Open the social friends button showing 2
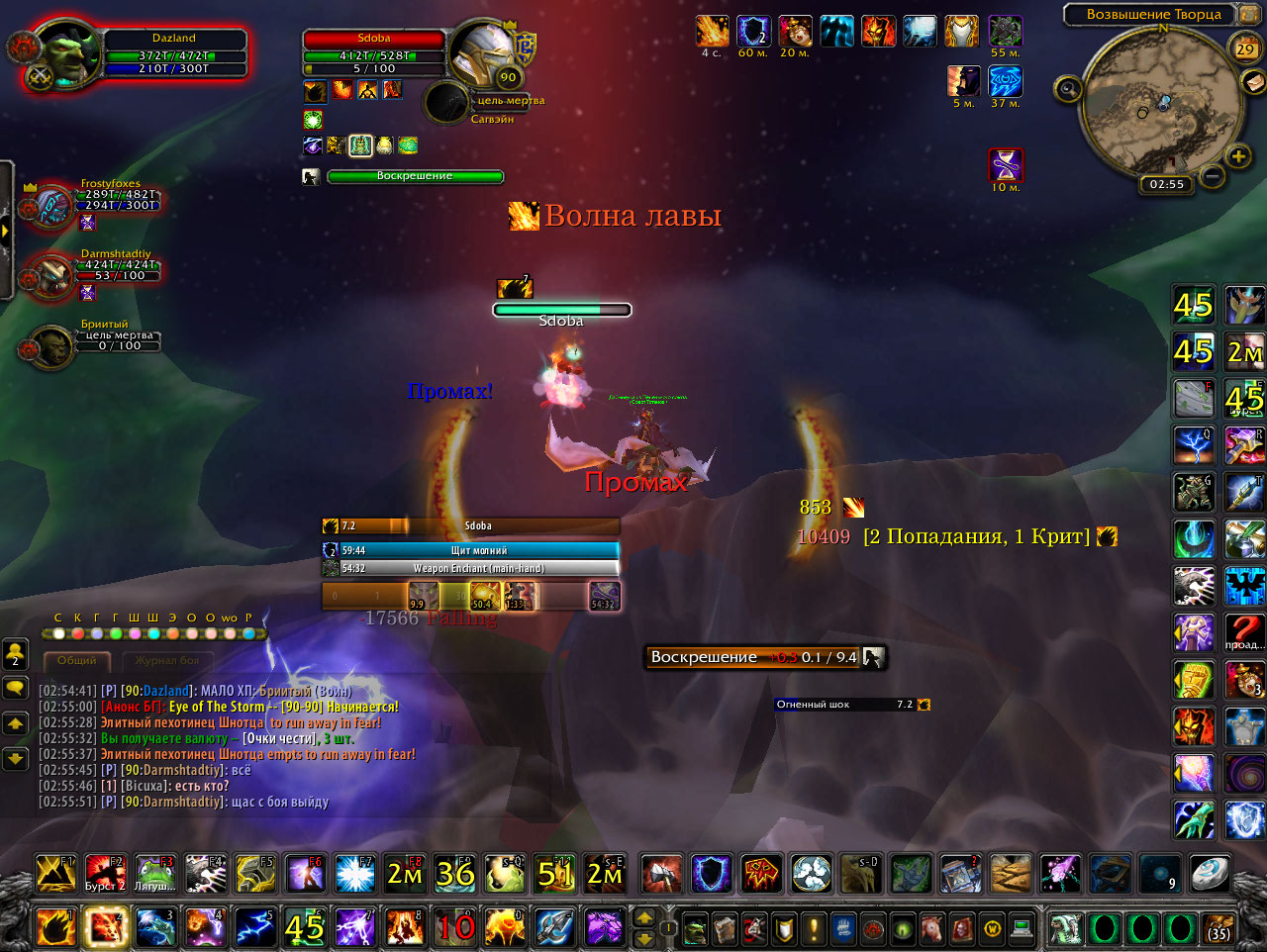 click(x=15, y=653)
